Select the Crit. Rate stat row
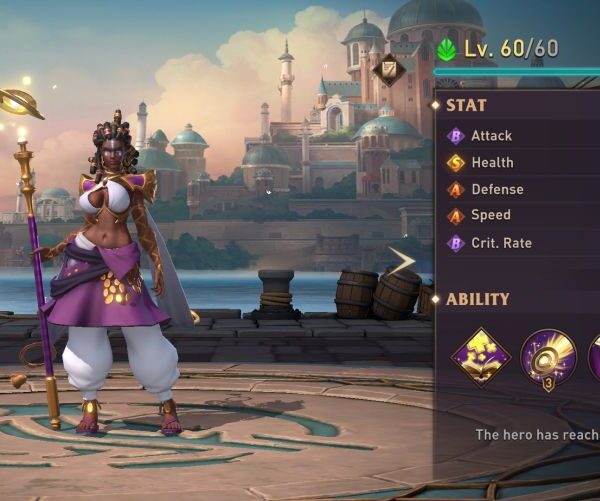The image size is (600, 501). click(501, 243)
